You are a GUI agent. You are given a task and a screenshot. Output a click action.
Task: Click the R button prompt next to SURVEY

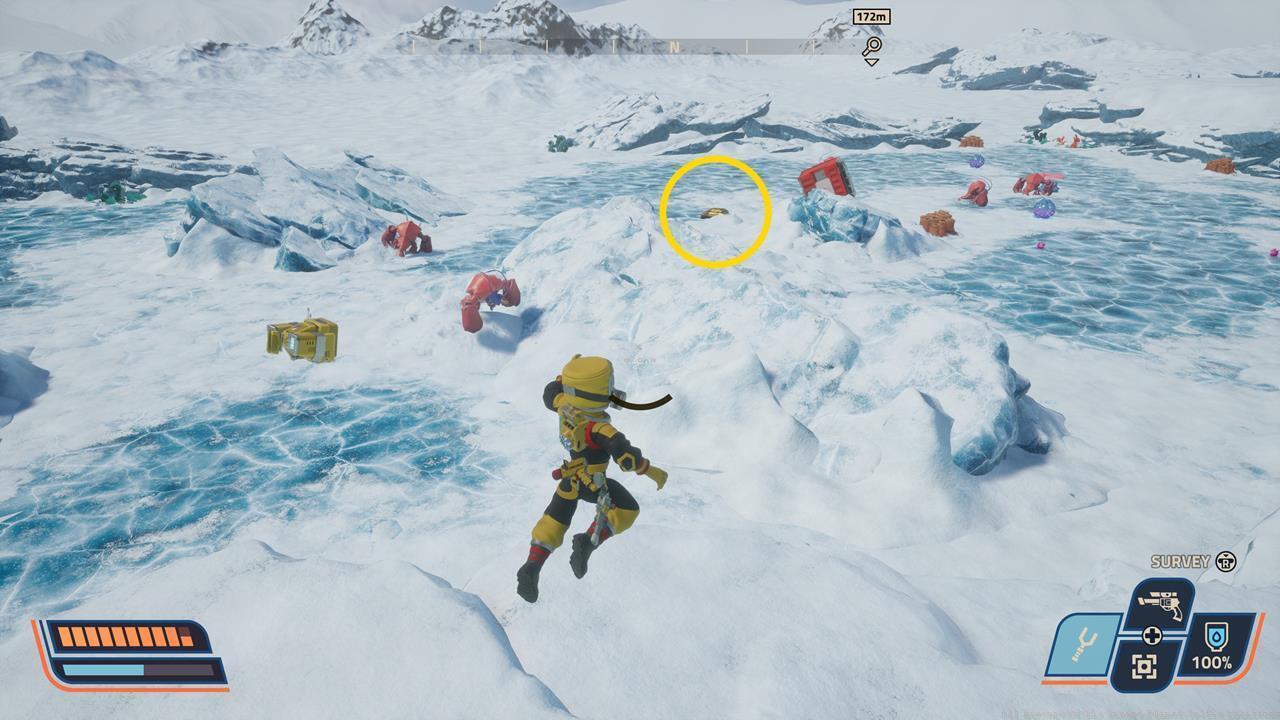click(1226, 562)
